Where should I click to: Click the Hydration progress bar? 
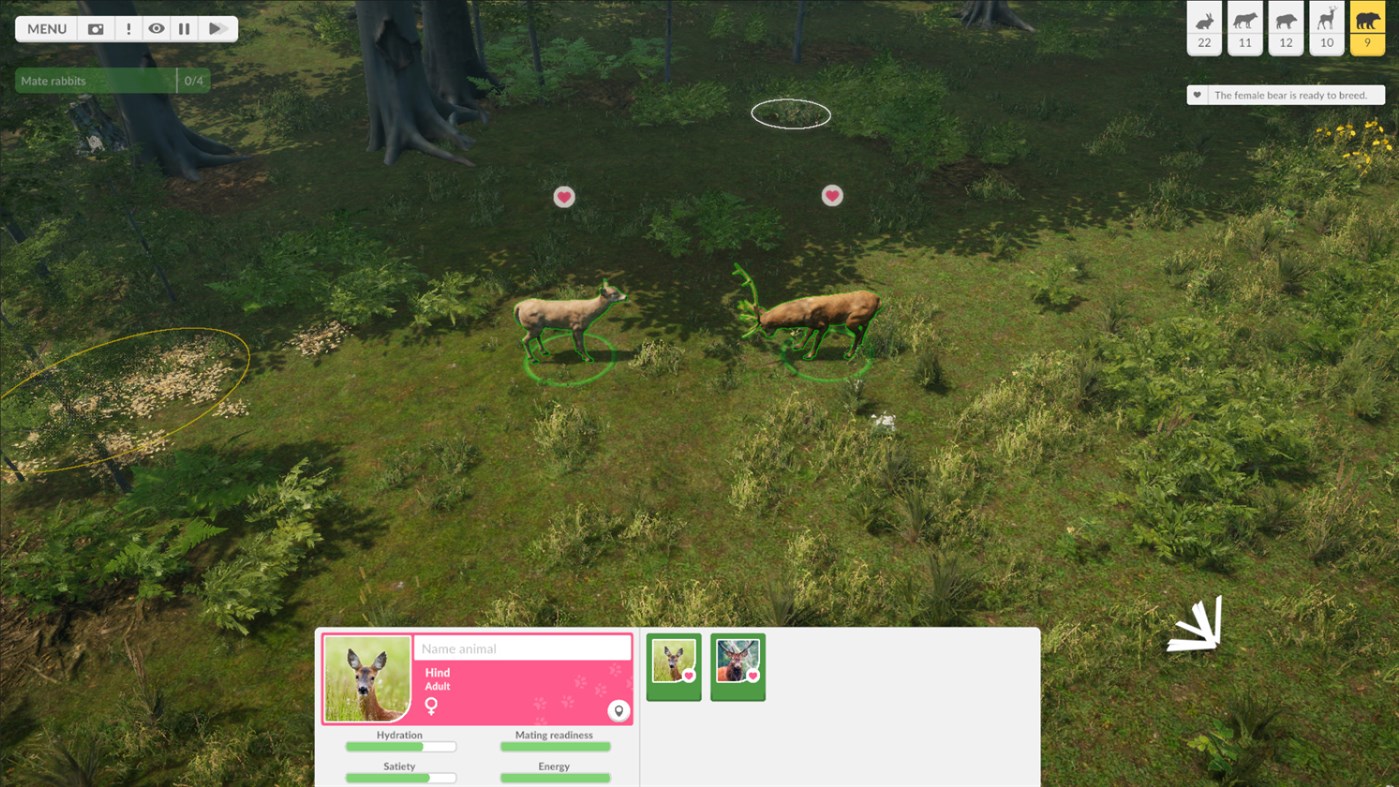[x=400, y=746]
